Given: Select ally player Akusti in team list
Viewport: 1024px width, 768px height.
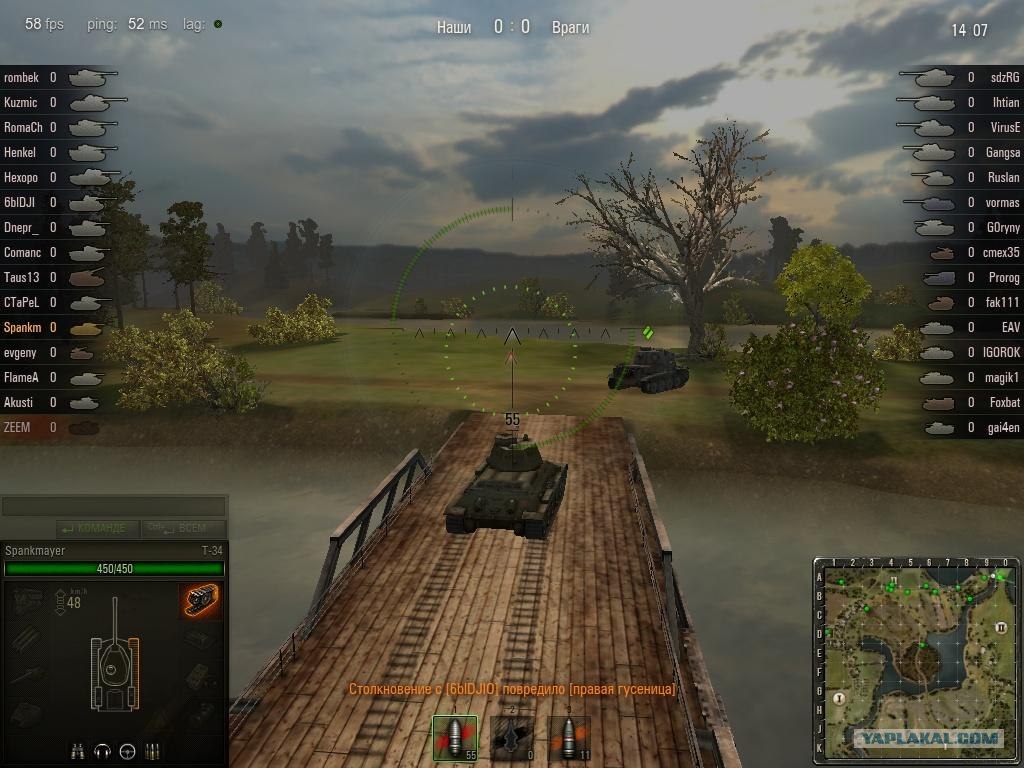Looking at the screenshot, I should tap(19, 402).
